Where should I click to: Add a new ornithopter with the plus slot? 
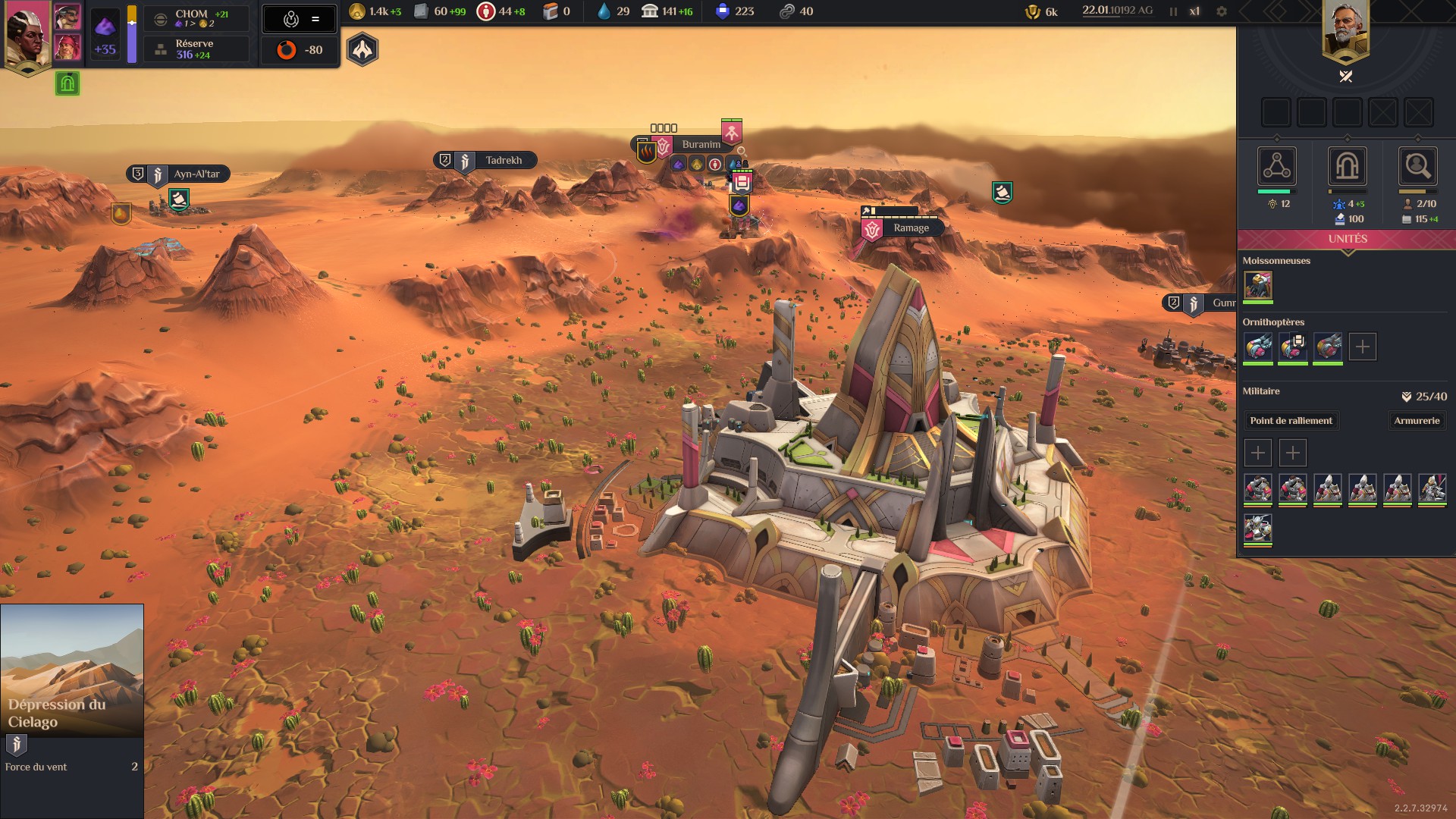[x=1362, y=347]
